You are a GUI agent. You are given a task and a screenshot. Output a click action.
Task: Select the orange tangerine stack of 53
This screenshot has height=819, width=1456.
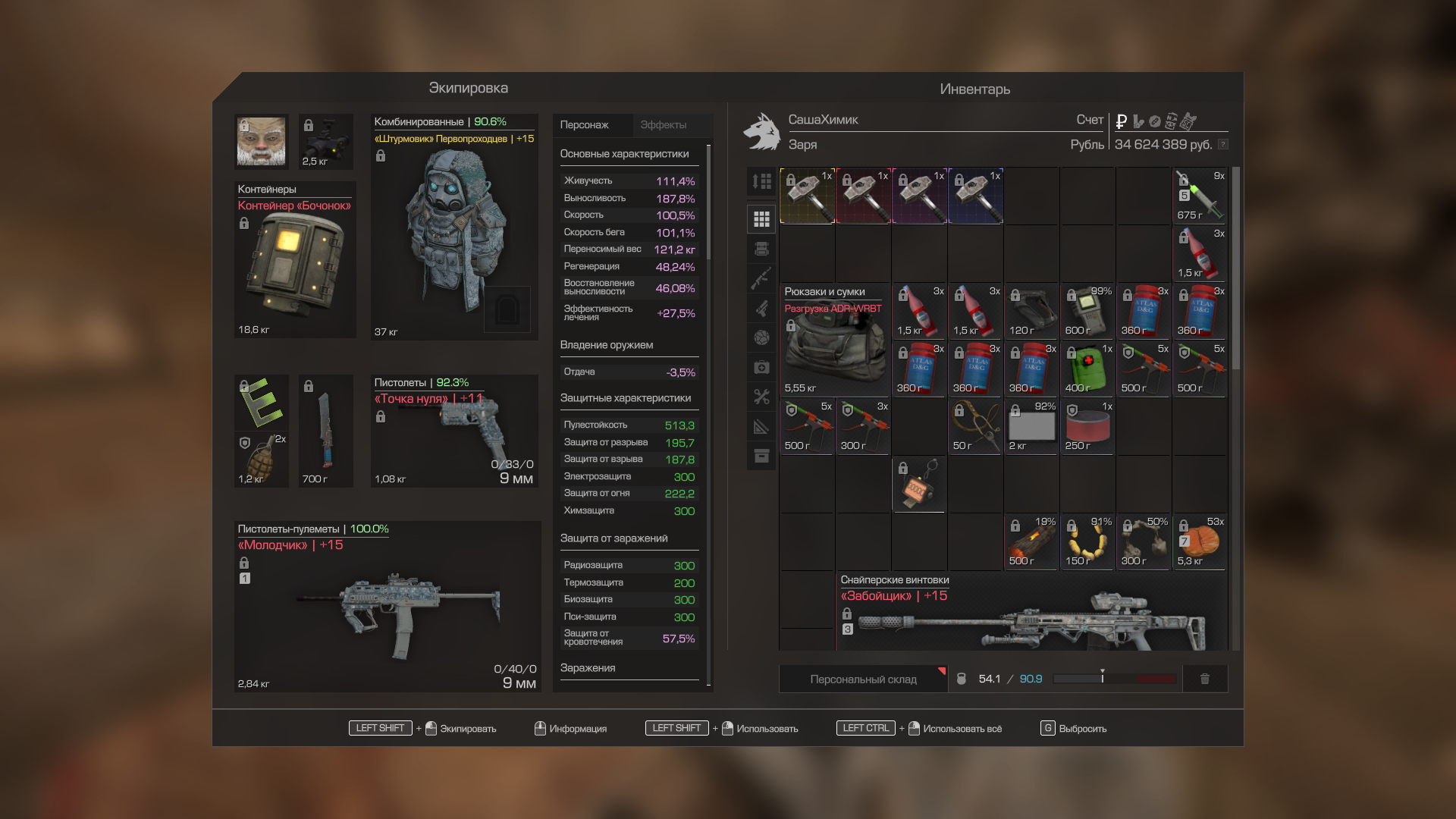pyautogui.click(x=1200, y=542)
